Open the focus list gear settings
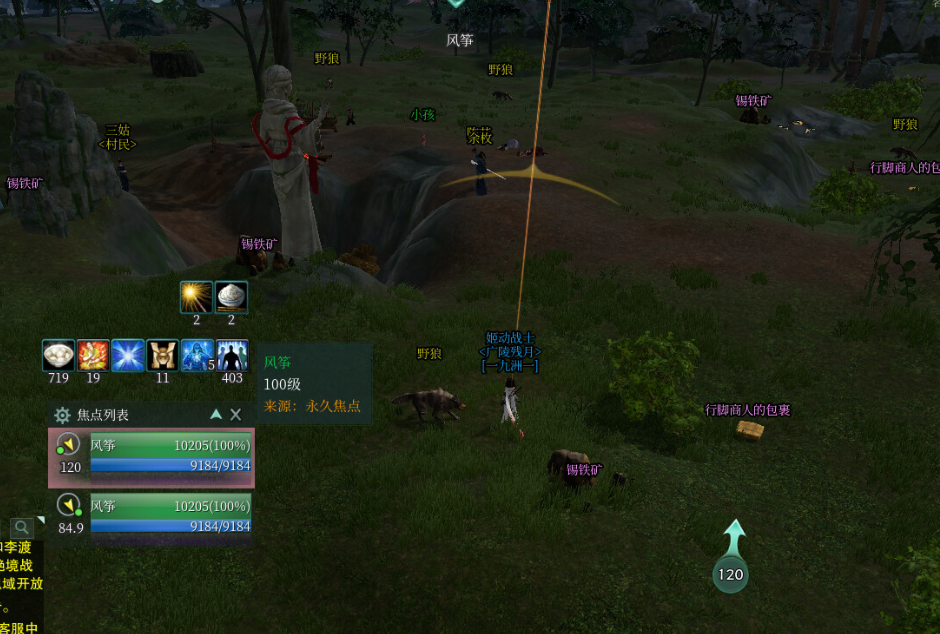Viewport: 940px width, 634px height. click(x=62, y=415)
